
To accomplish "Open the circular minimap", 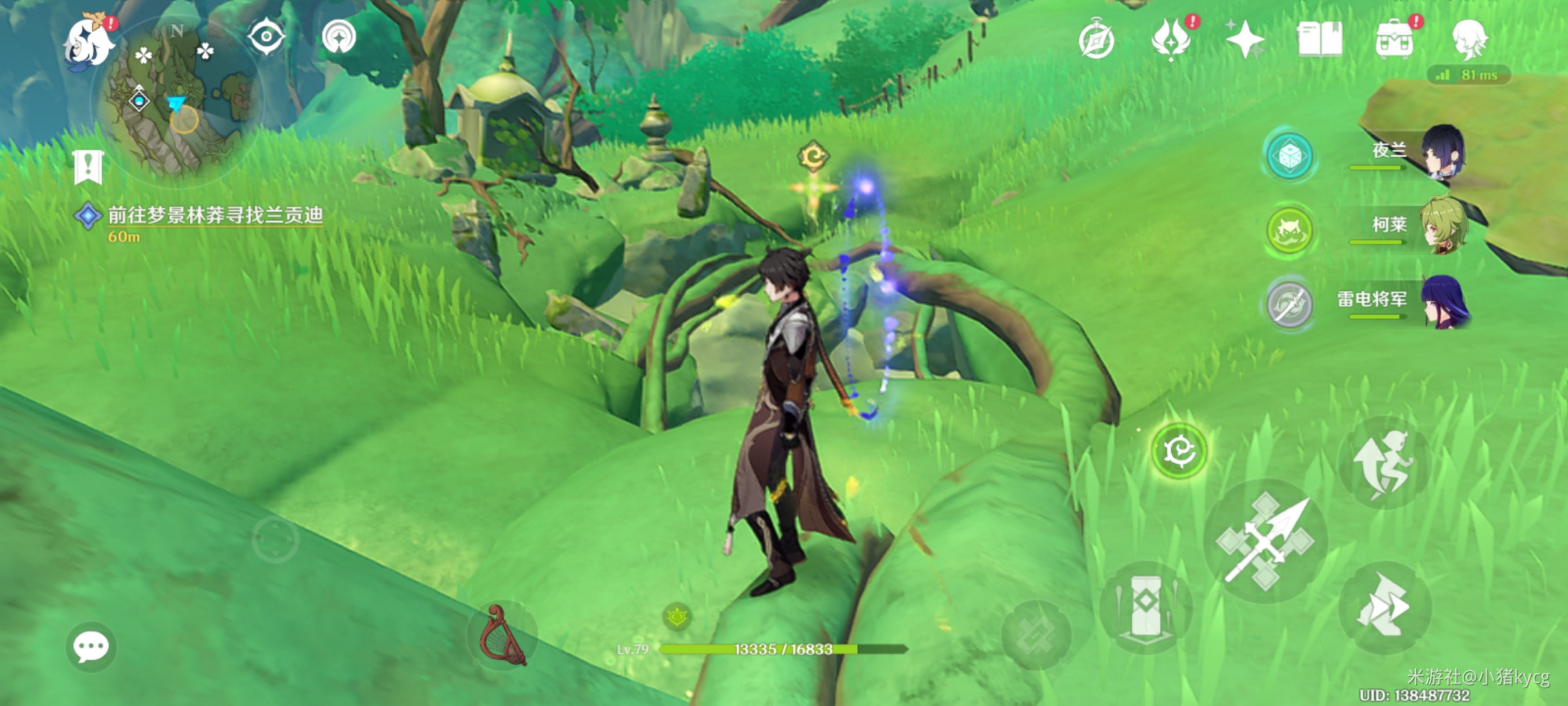I will 178,98.
